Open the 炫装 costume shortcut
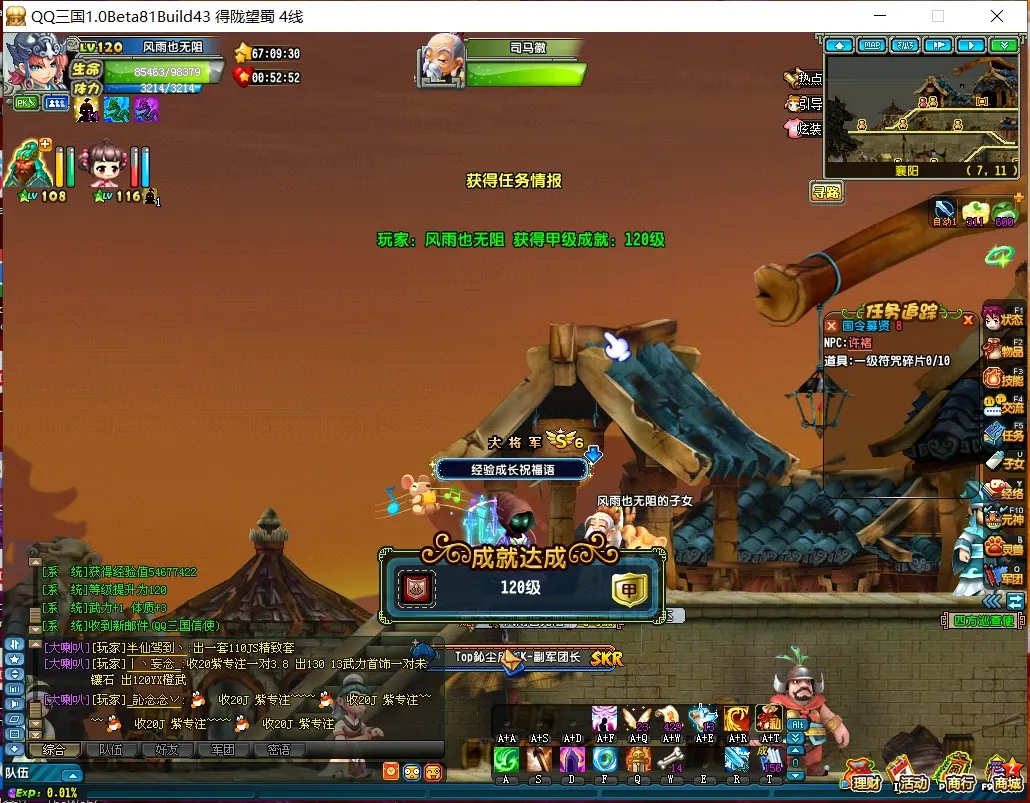The image size is (1030, 803). 803,128
